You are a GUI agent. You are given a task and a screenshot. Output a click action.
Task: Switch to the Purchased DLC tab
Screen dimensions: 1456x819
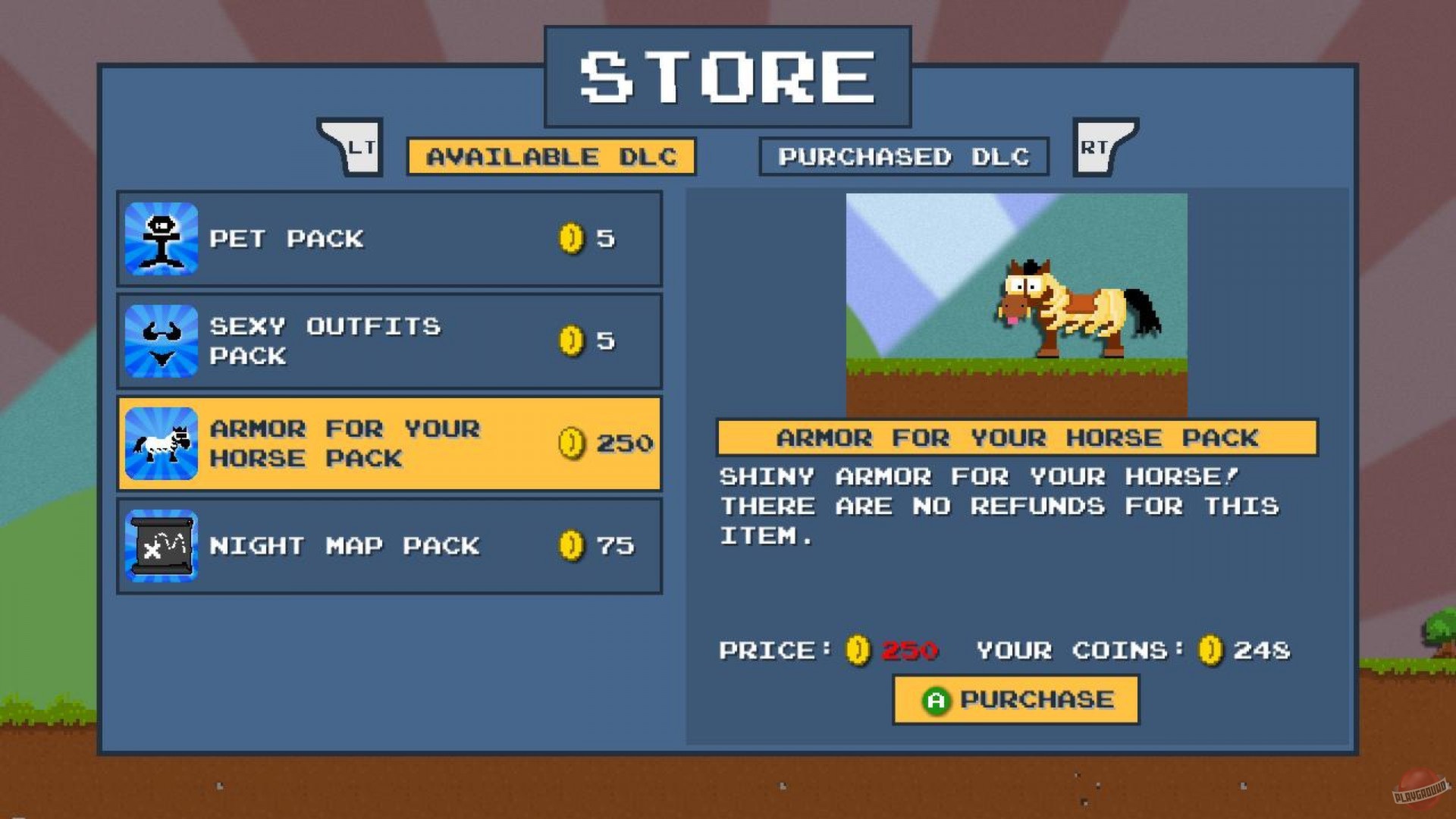[904, 157]
